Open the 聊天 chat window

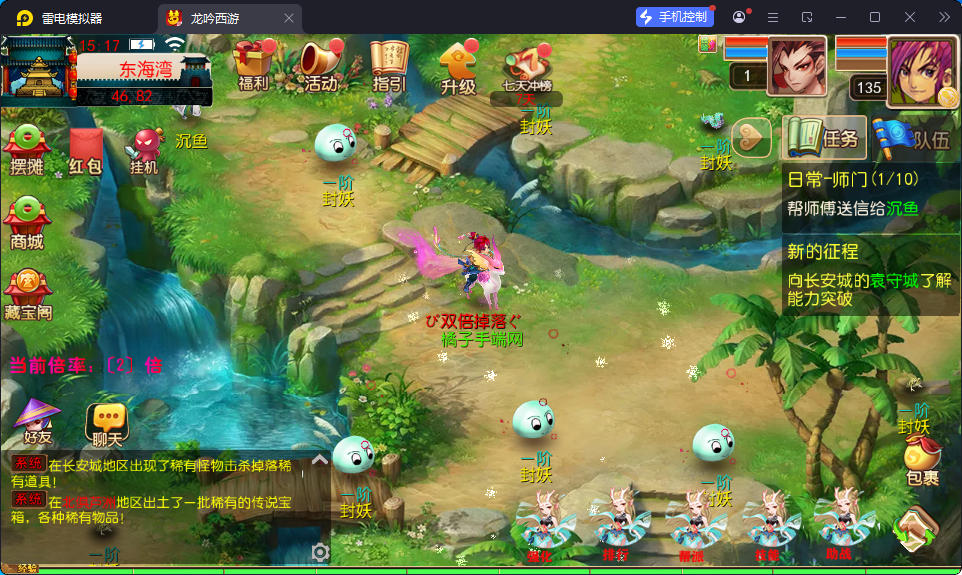(x=107, y=424)
